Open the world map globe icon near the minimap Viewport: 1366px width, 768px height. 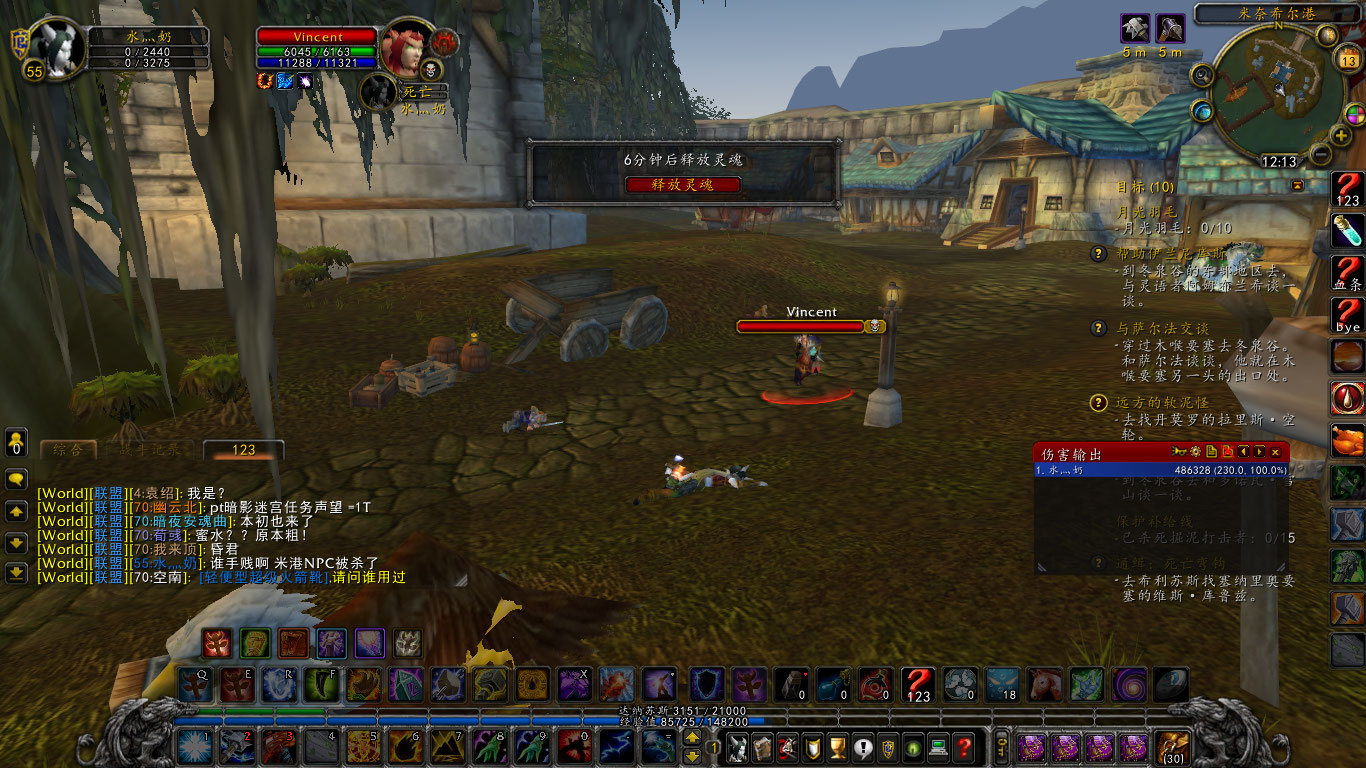pos(1202,112)
